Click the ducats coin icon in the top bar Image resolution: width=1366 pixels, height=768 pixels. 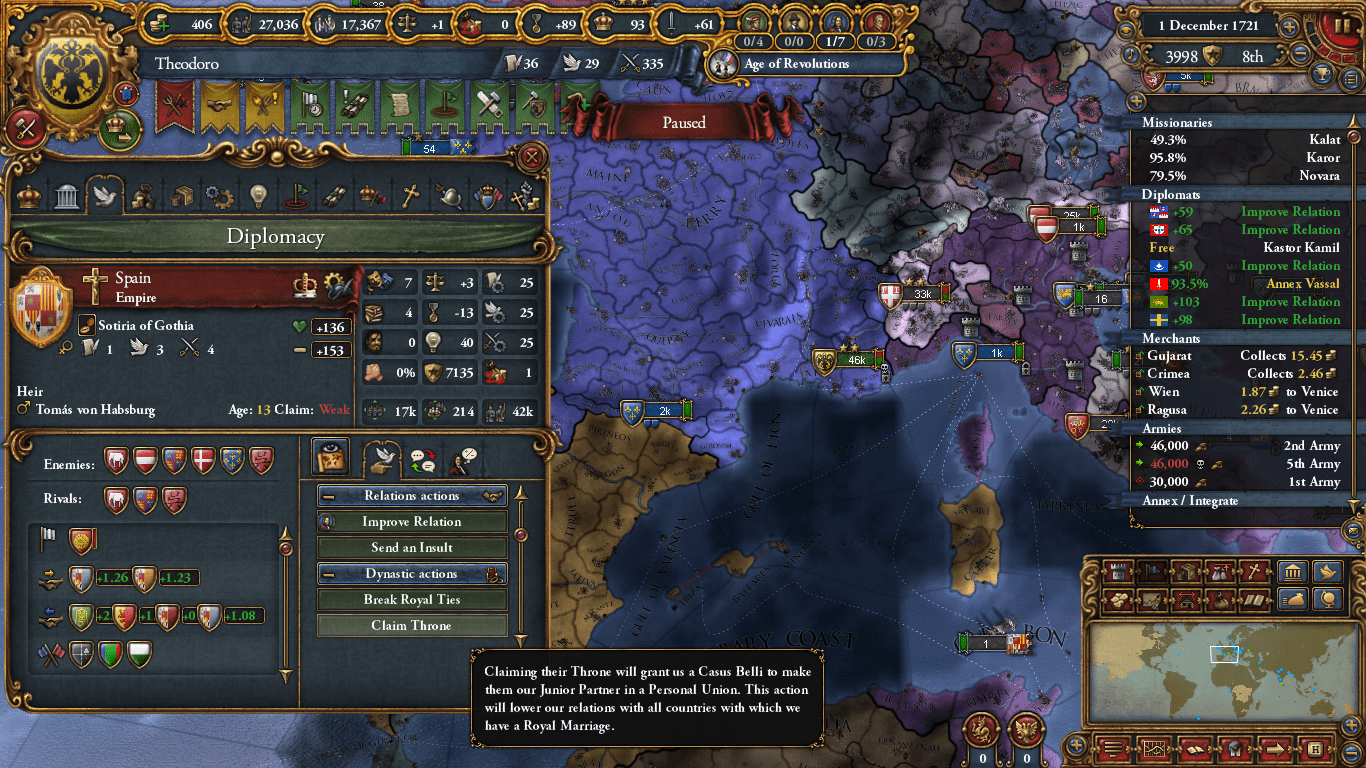[x=158, y=25]
